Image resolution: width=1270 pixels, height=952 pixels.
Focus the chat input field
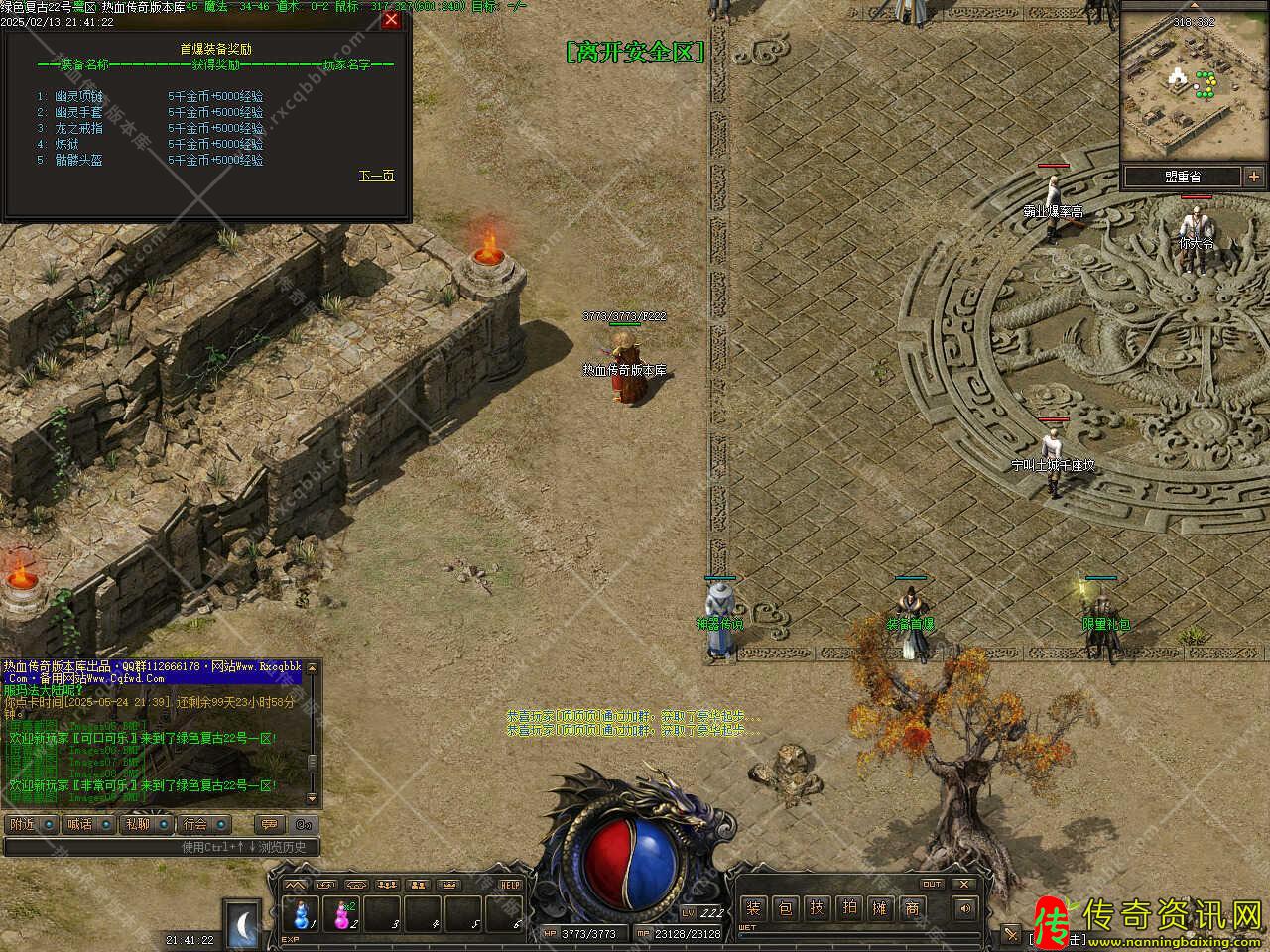coord(159,847)
